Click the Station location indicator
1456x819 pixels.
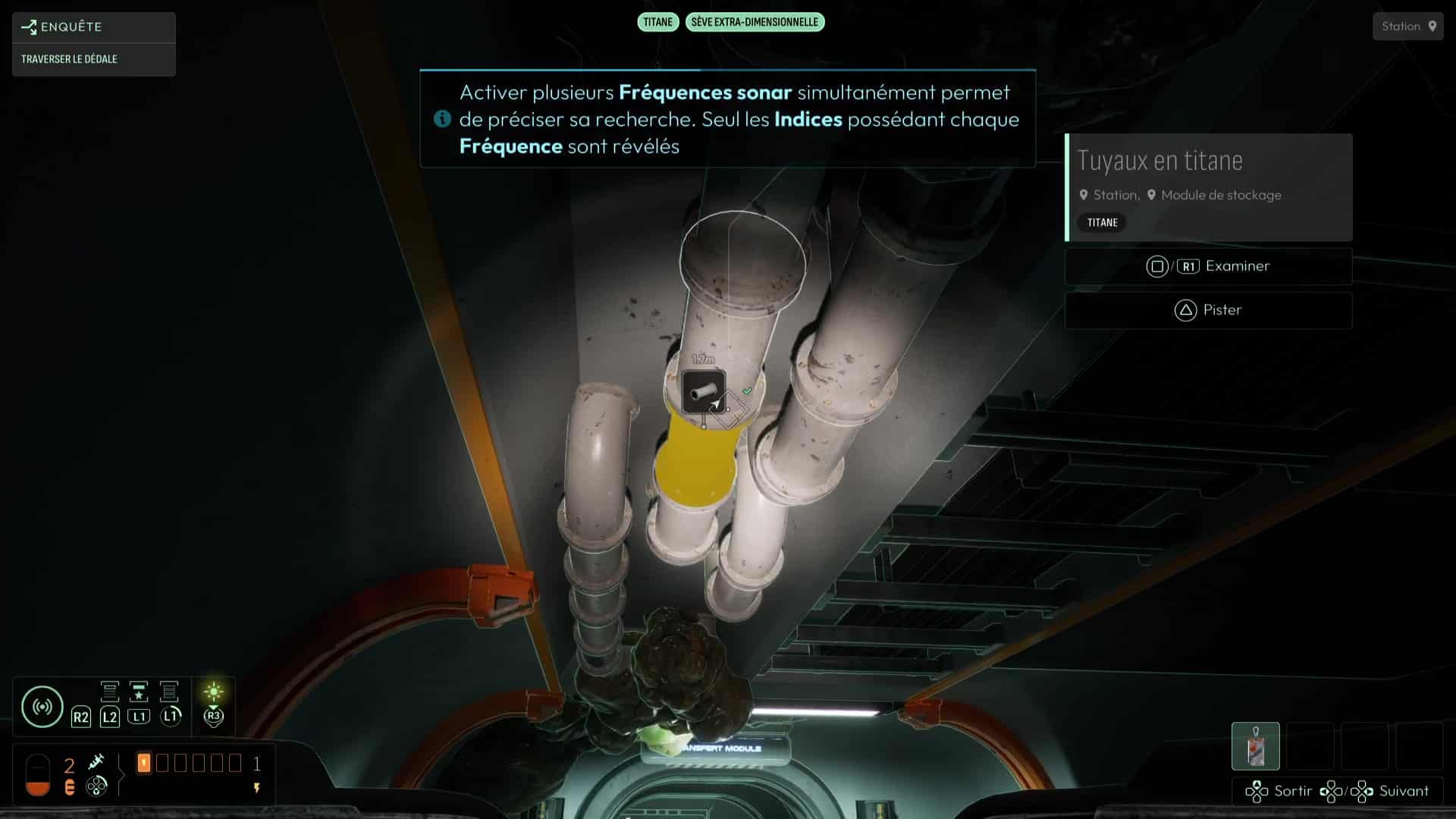pyautogui.click(x=1407, y=27)
